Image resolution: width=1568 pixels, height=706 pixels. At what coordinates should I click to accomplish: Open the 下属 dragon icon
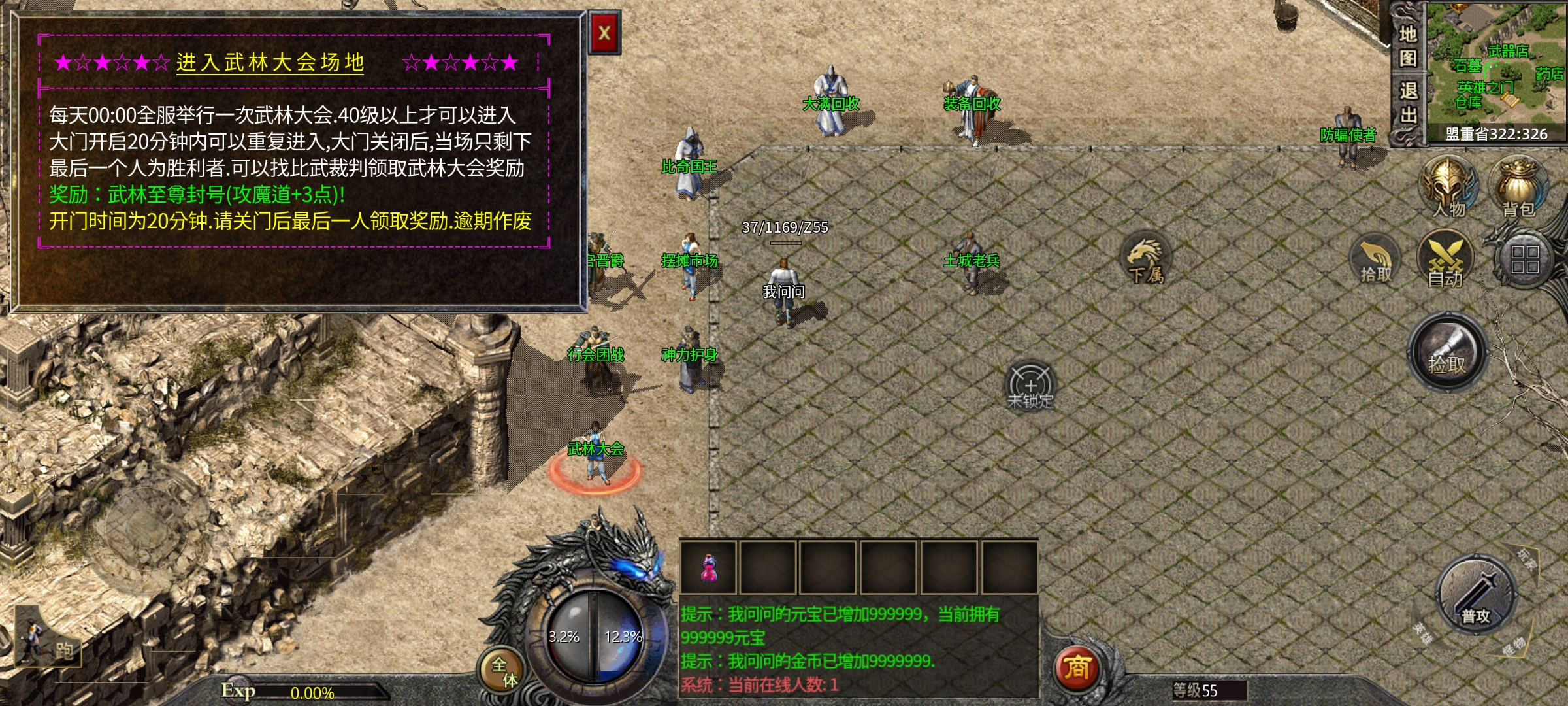[1145, 260]
